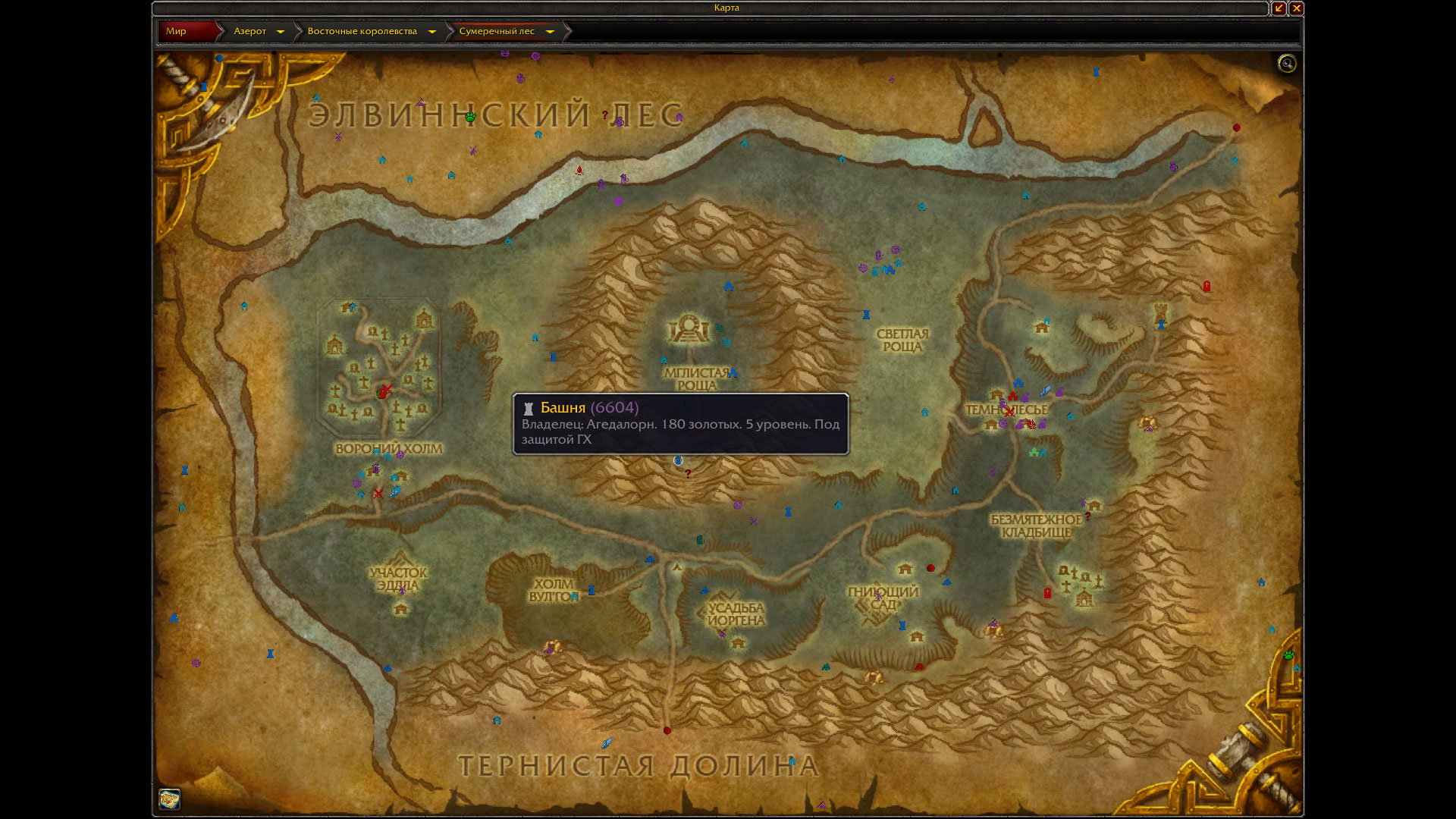Minimize the map with the arrow button
Screen dimensions: 1456x819
[x=1279, y=8]
